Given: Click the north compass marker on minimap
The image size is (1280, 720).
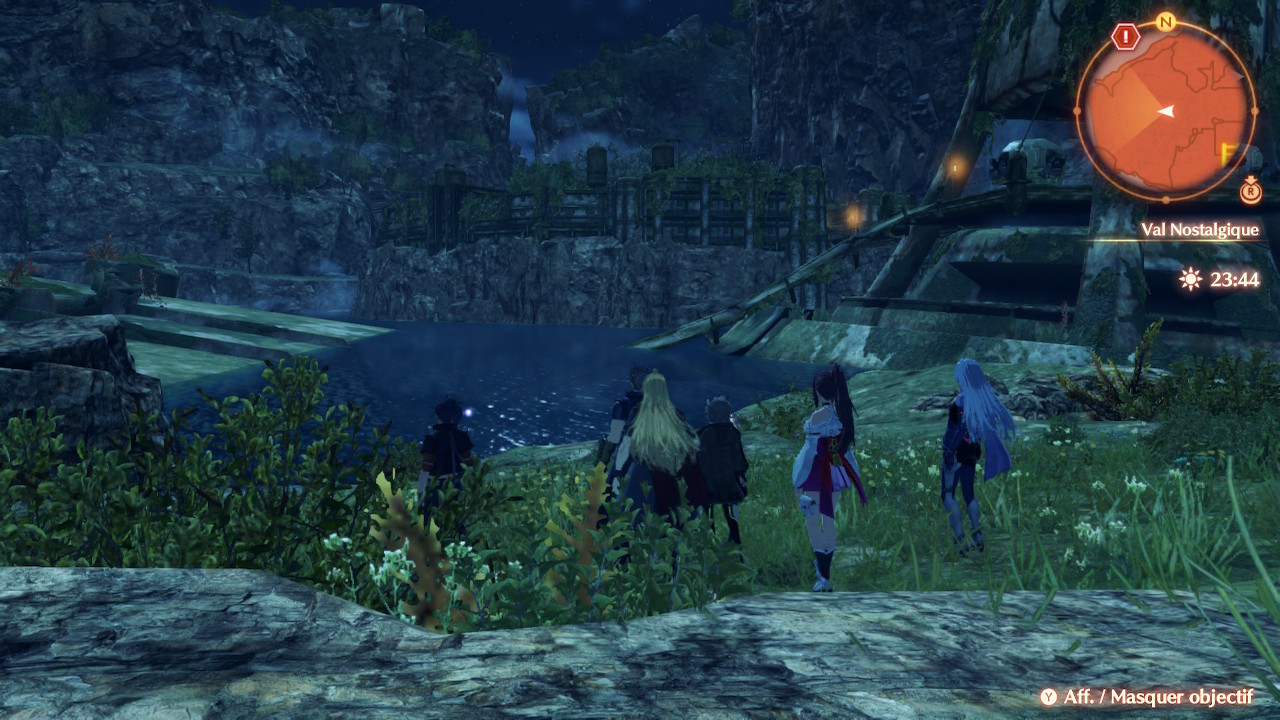Looking at the screenshot, I should (x=1164, y=21).
